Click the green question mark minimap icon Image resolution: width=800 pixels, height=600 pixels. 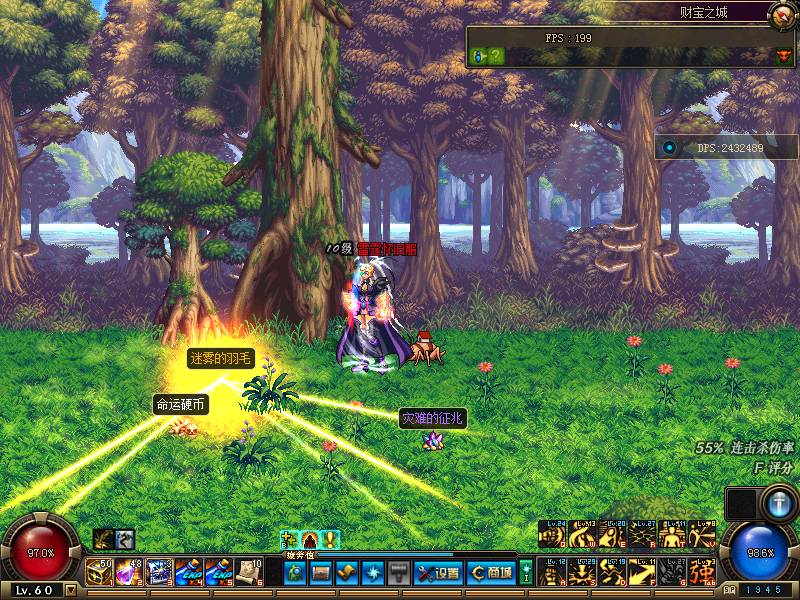tap(496, 56)
